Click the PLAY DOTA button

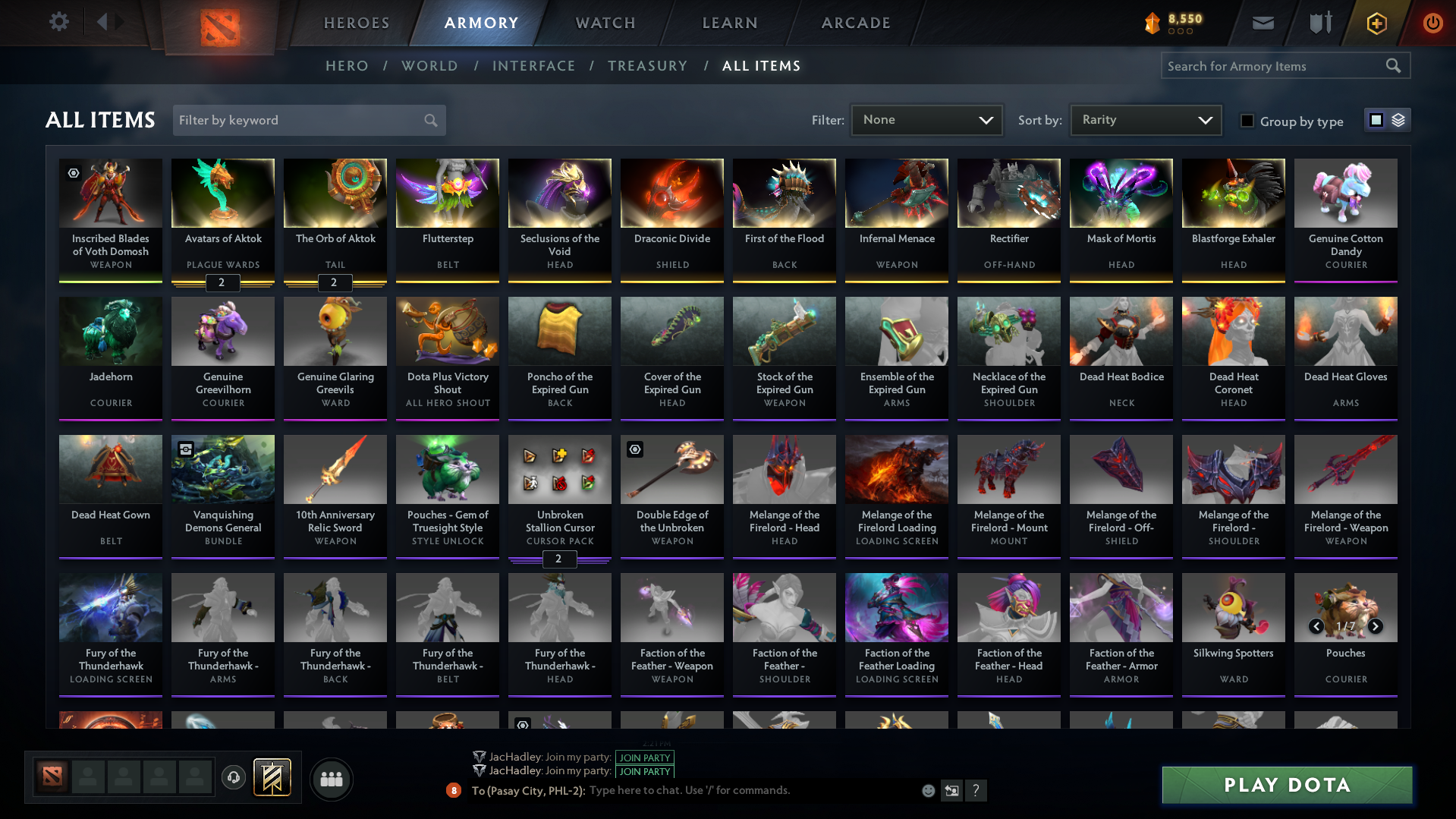(x=1286, y=785)
